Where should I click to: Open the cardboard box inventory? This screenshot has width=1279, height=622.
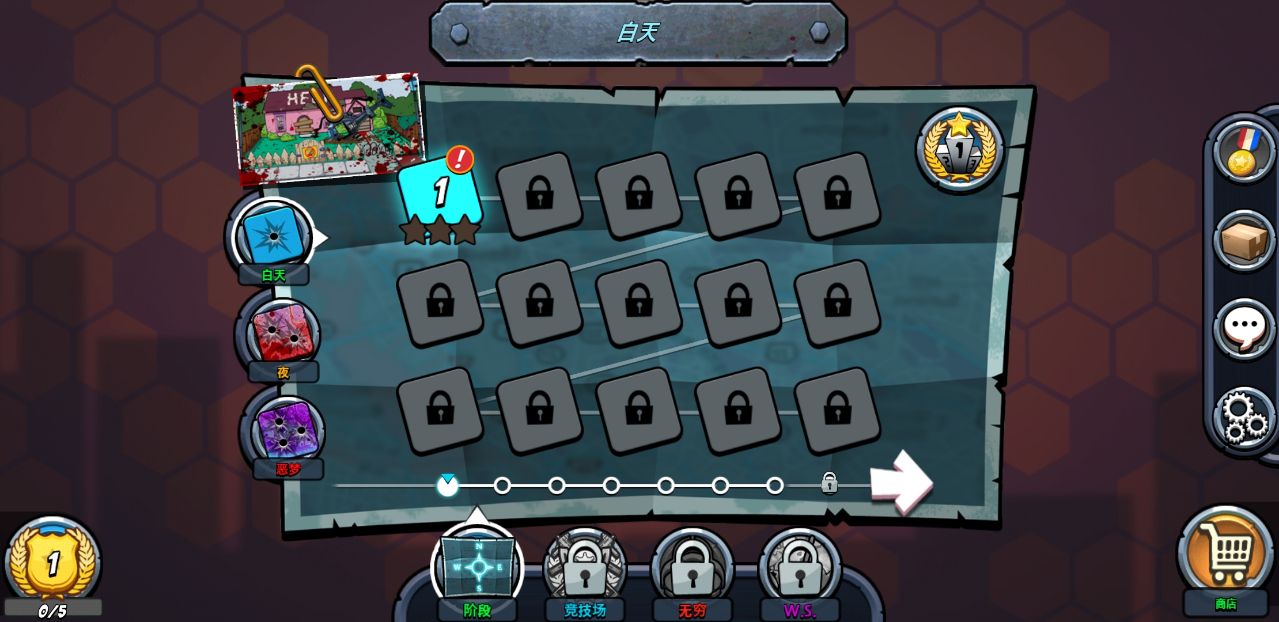[x=1243, y=240]
